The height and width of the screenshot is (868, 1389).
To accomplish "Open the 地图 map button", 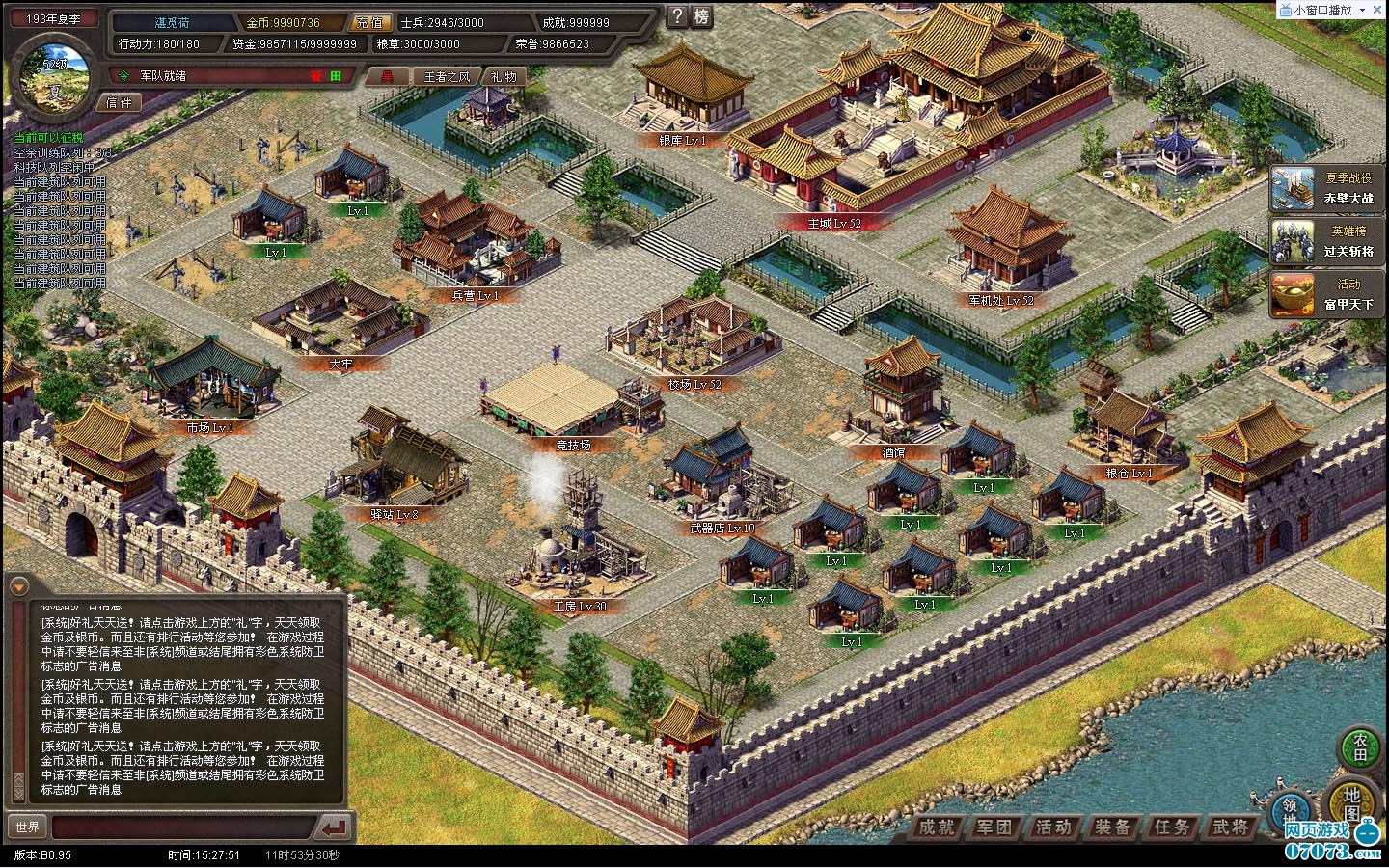I will coord(1352,802).
